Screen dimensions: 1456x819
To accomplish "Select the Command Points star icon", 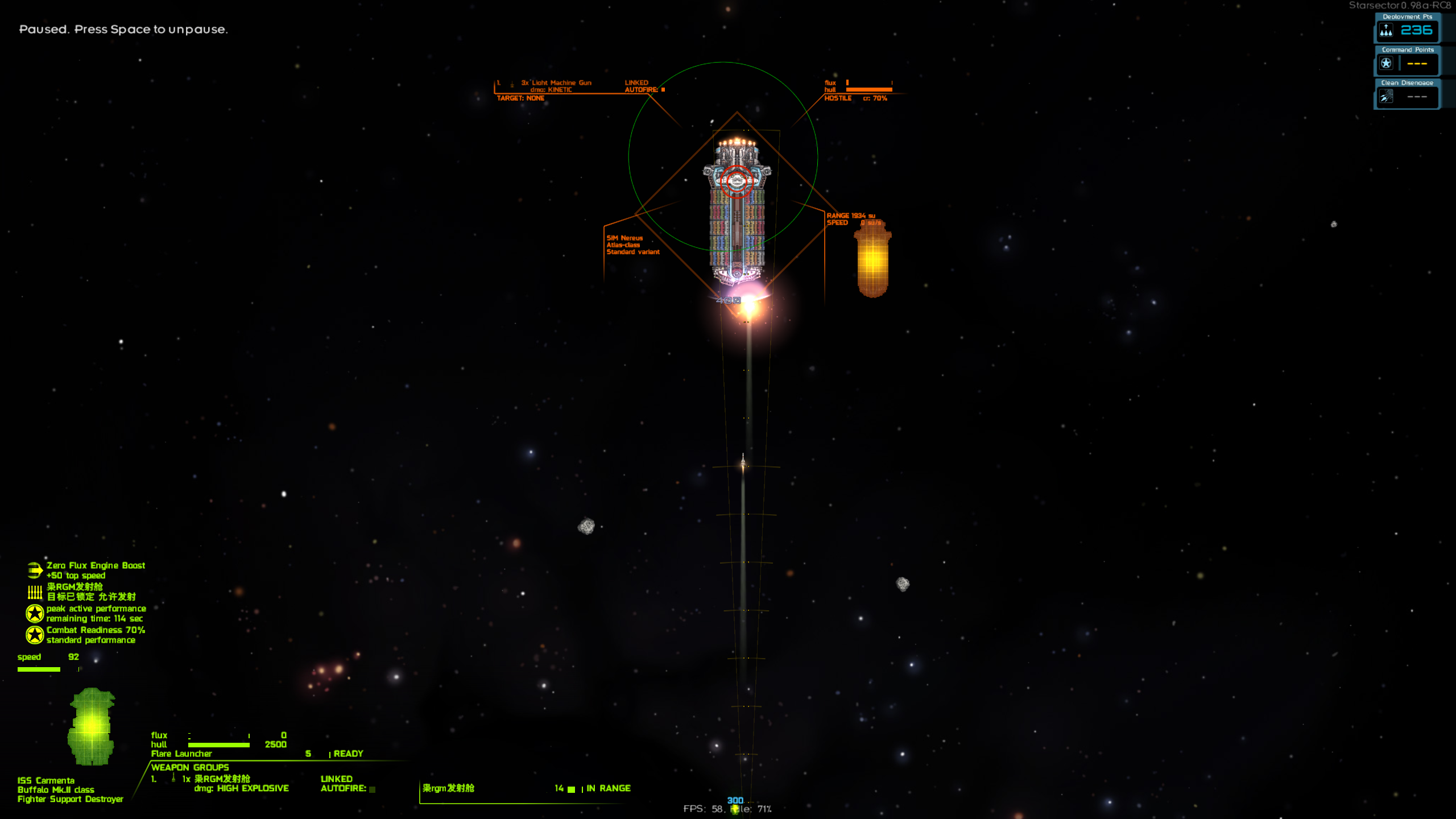I will point(1386,64).
